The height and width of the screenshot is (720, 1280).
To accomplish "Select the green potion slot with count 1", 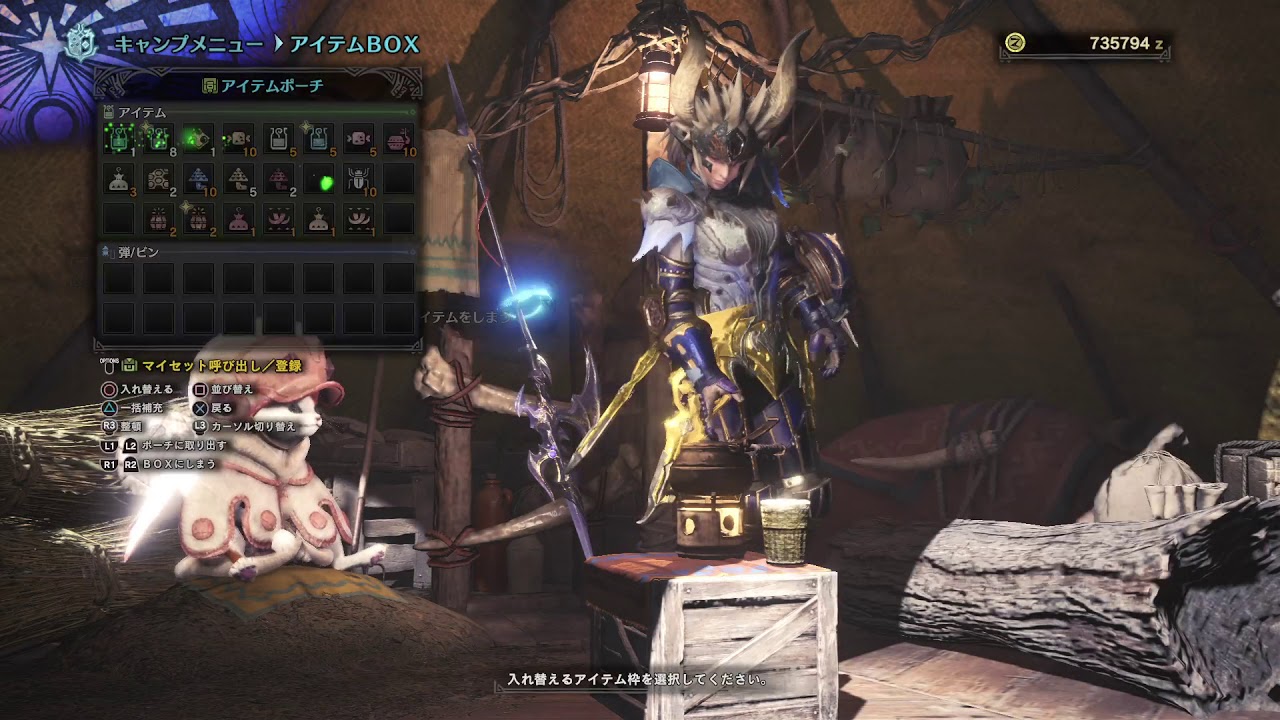I will tap(118, 139).
